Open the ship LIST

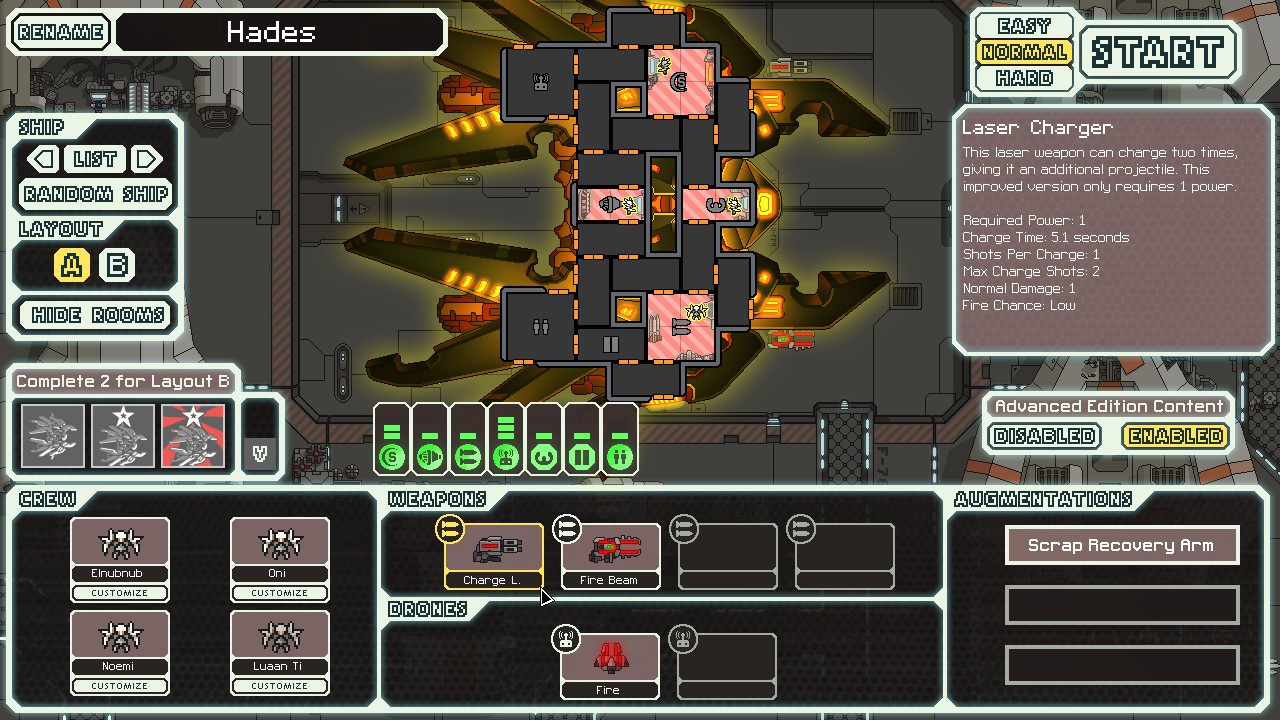click(x=95, y=159)
